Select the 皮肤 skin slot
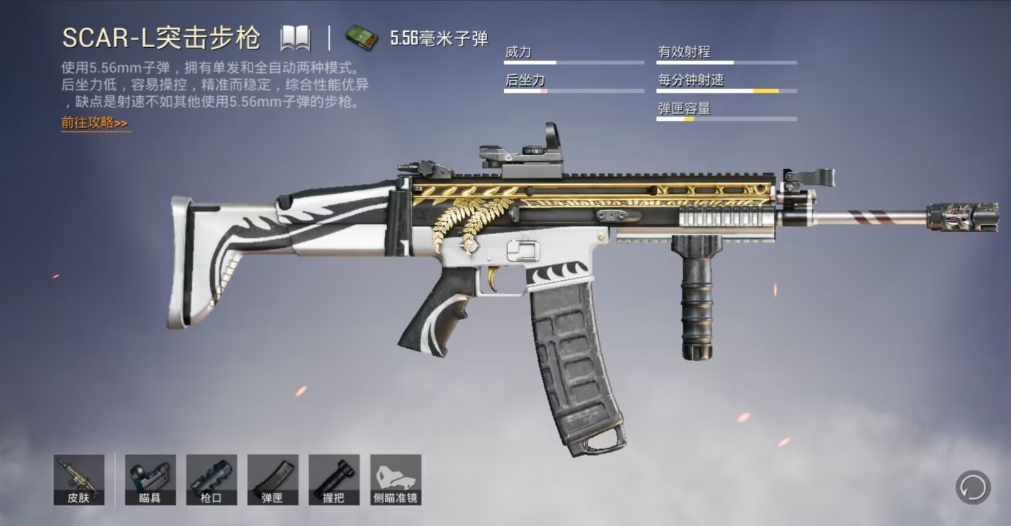Screen dimensions: 1011x526 79,479
